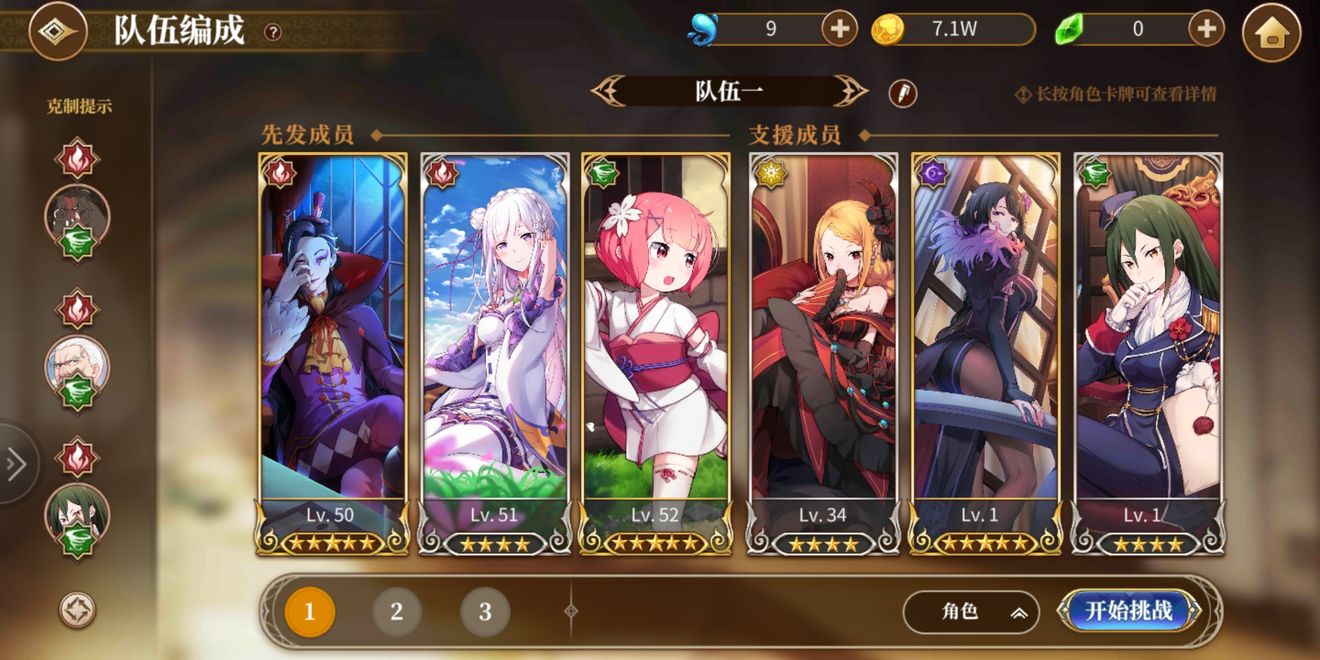Viewport: 1320px width, 660px height.
Task: Click the round emblem button below counter hints
Action: (77, 609)
